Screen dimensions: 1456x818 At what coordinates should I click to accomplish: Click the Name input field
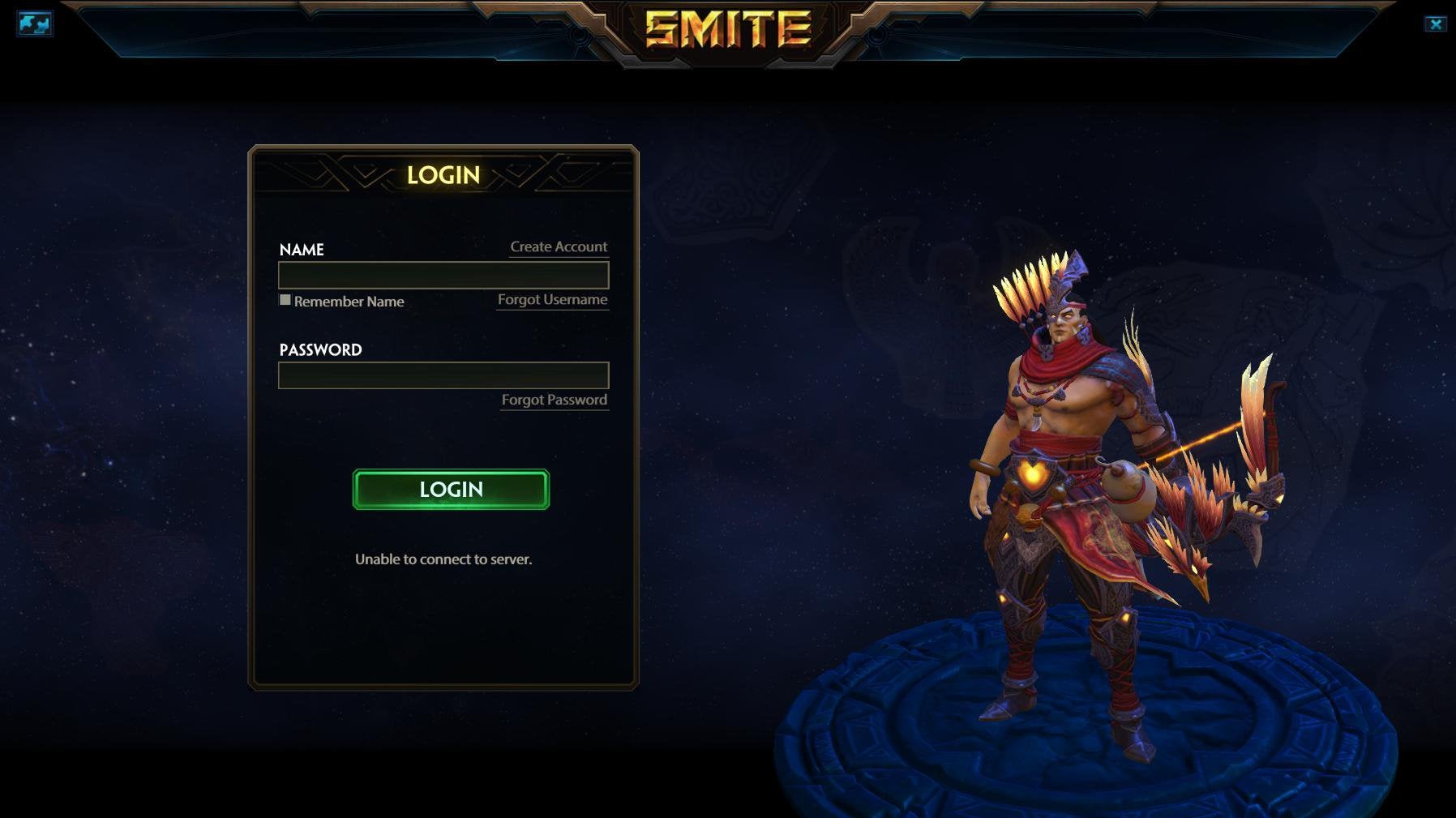443,276
